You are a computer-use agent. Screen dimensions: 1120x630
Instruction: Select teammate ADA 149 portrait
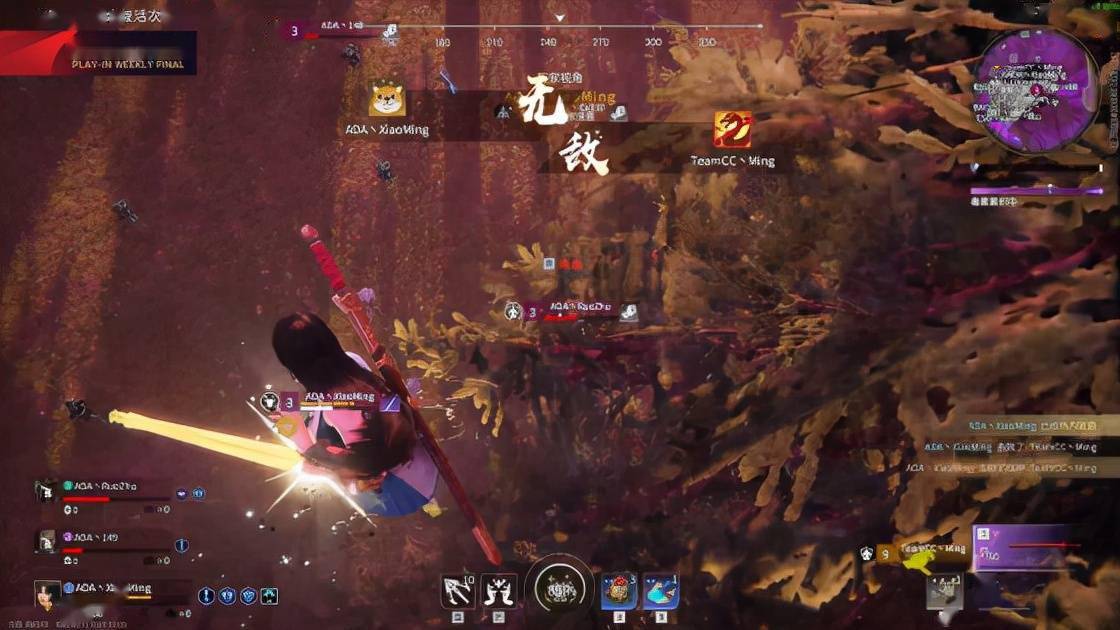pos(47,541)
